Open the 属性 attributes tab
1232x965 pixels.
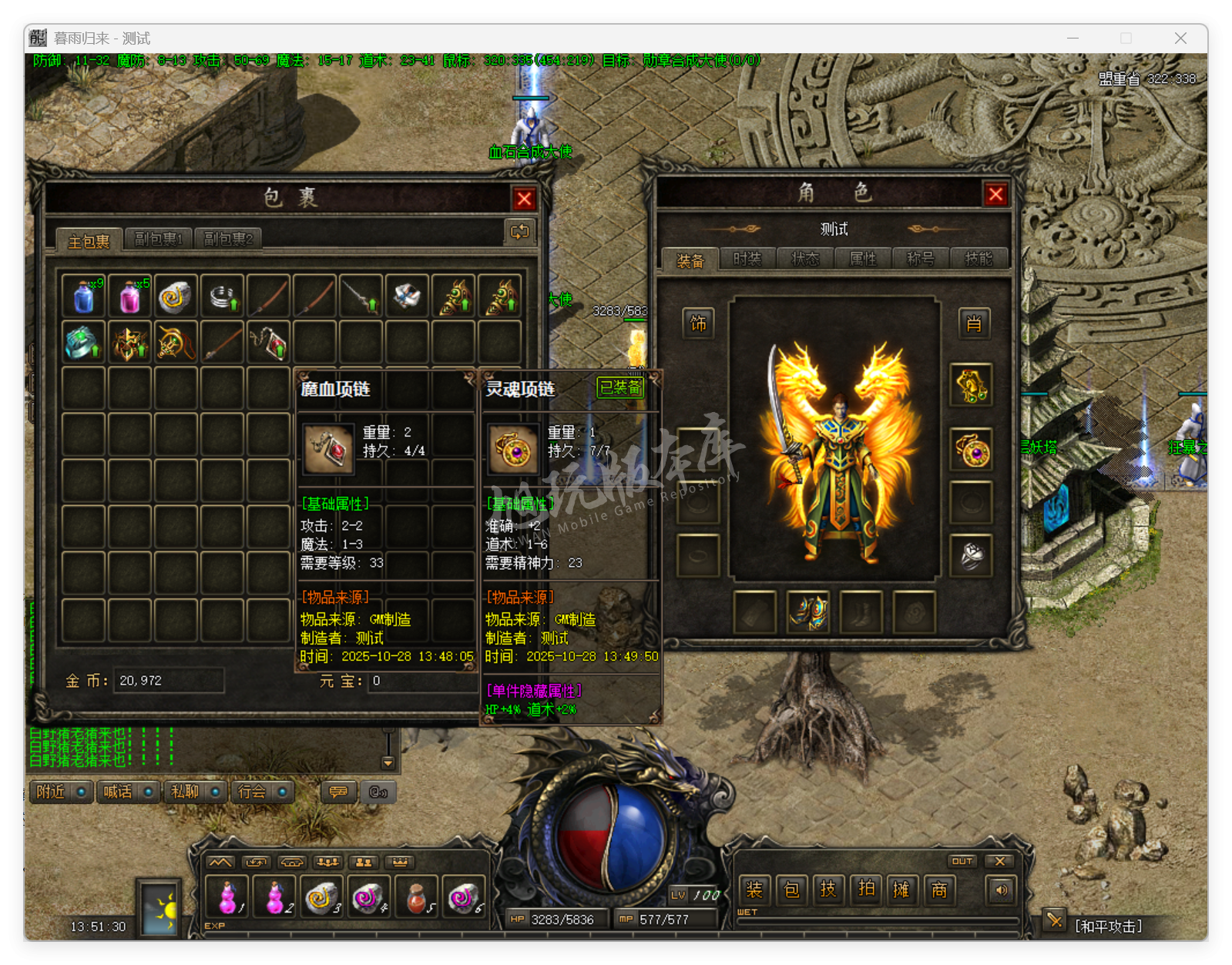pos(863,260)
